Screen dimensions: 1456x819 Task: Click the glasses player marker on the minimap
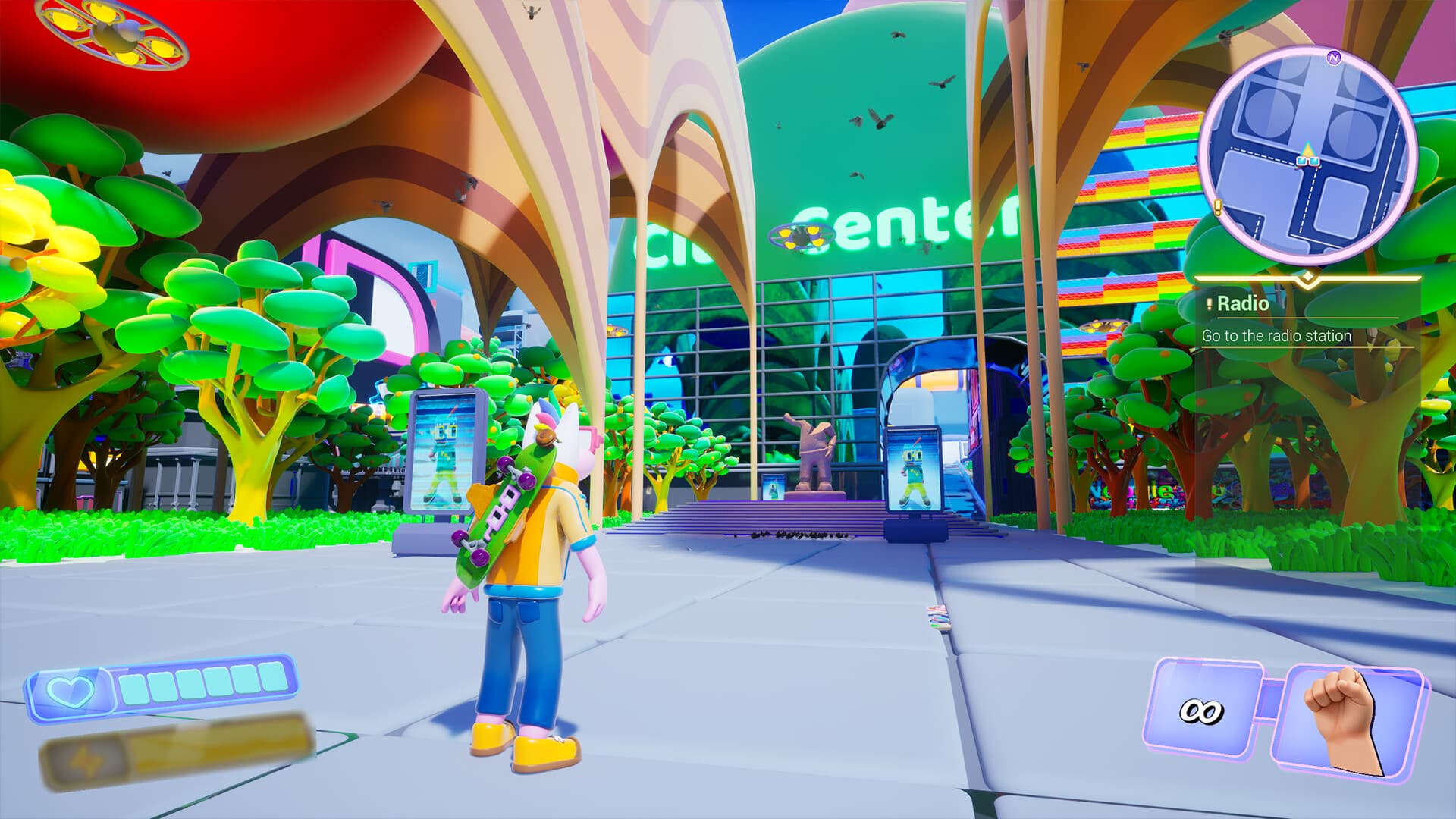coord(1308,161)
